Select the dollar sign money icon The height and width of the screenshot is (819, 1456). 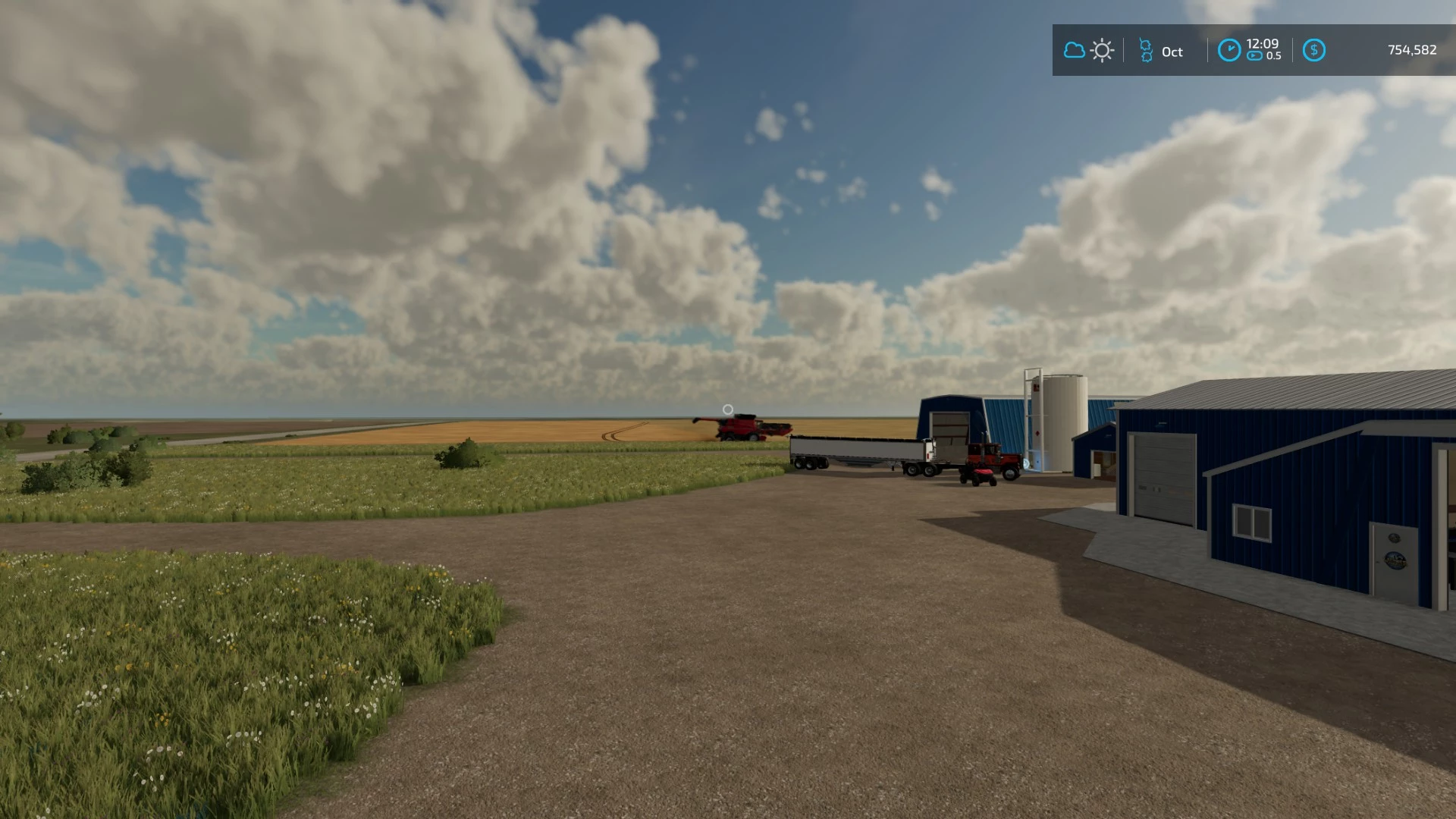(1313, 51)
